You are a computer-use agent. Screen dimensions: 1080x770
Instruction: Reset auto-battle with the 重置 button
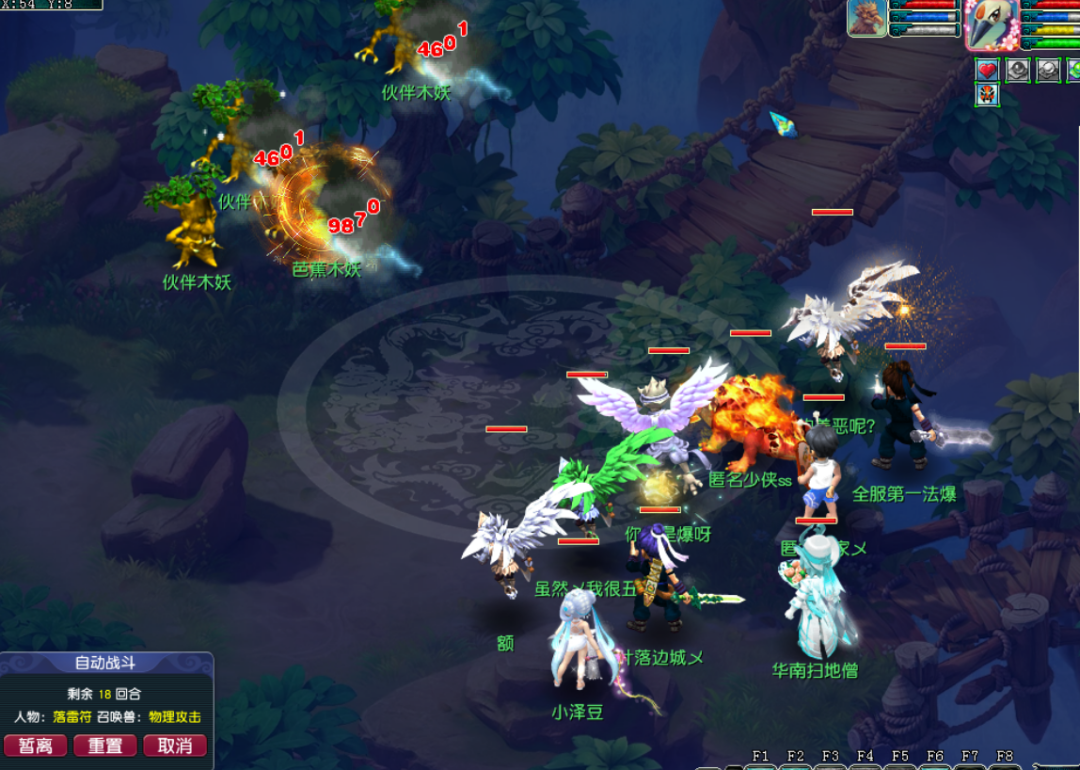pos(105,745)
